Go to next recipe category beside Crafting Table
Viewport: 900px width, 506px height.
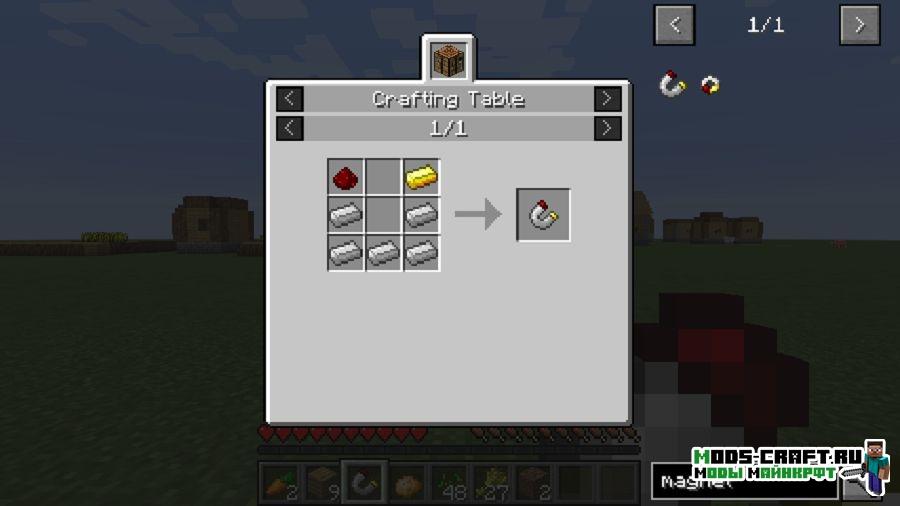pyautogui.click(x=607, y=99)
